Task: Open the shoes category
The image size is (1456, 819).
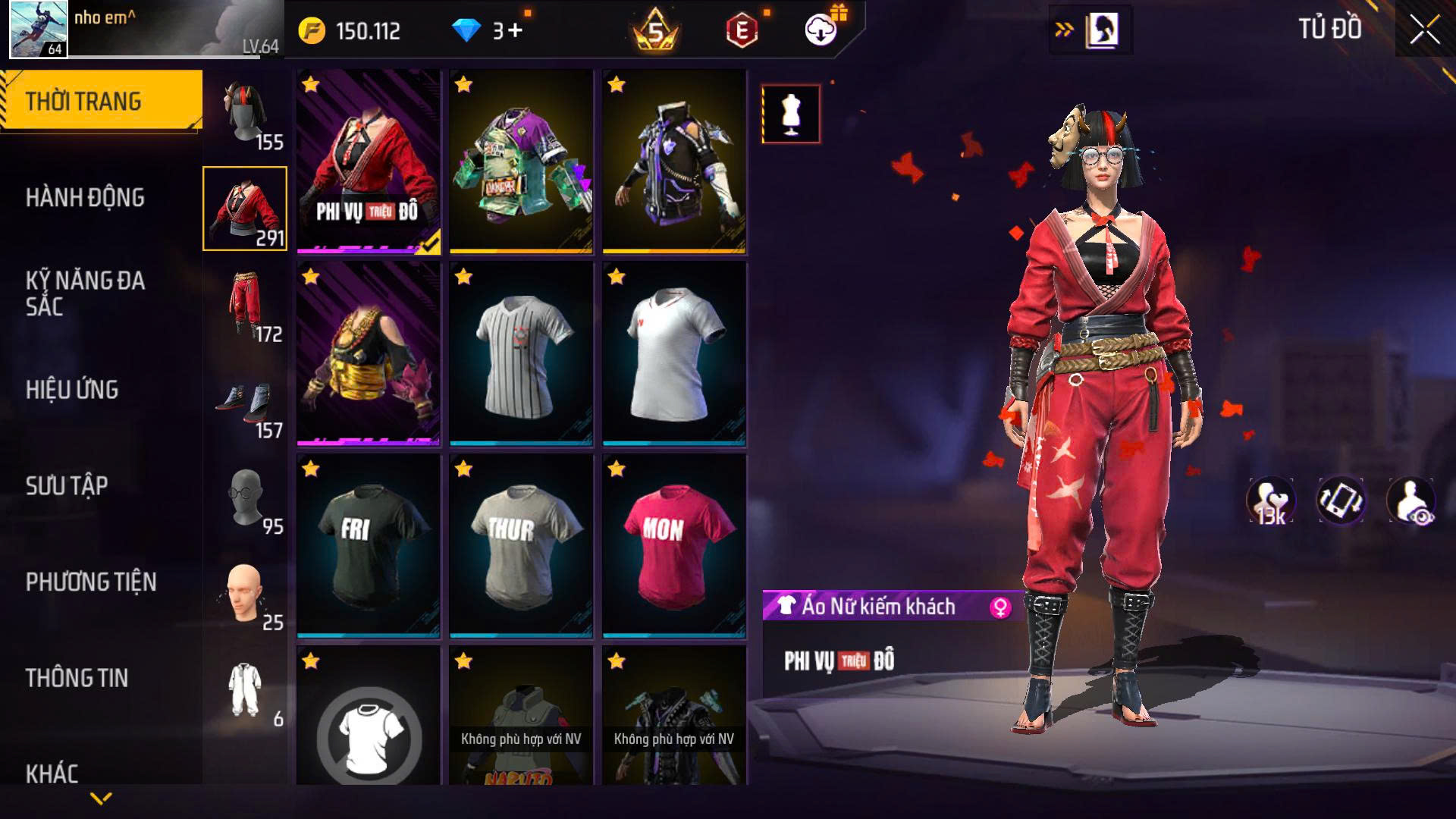Action: [246, 403]
